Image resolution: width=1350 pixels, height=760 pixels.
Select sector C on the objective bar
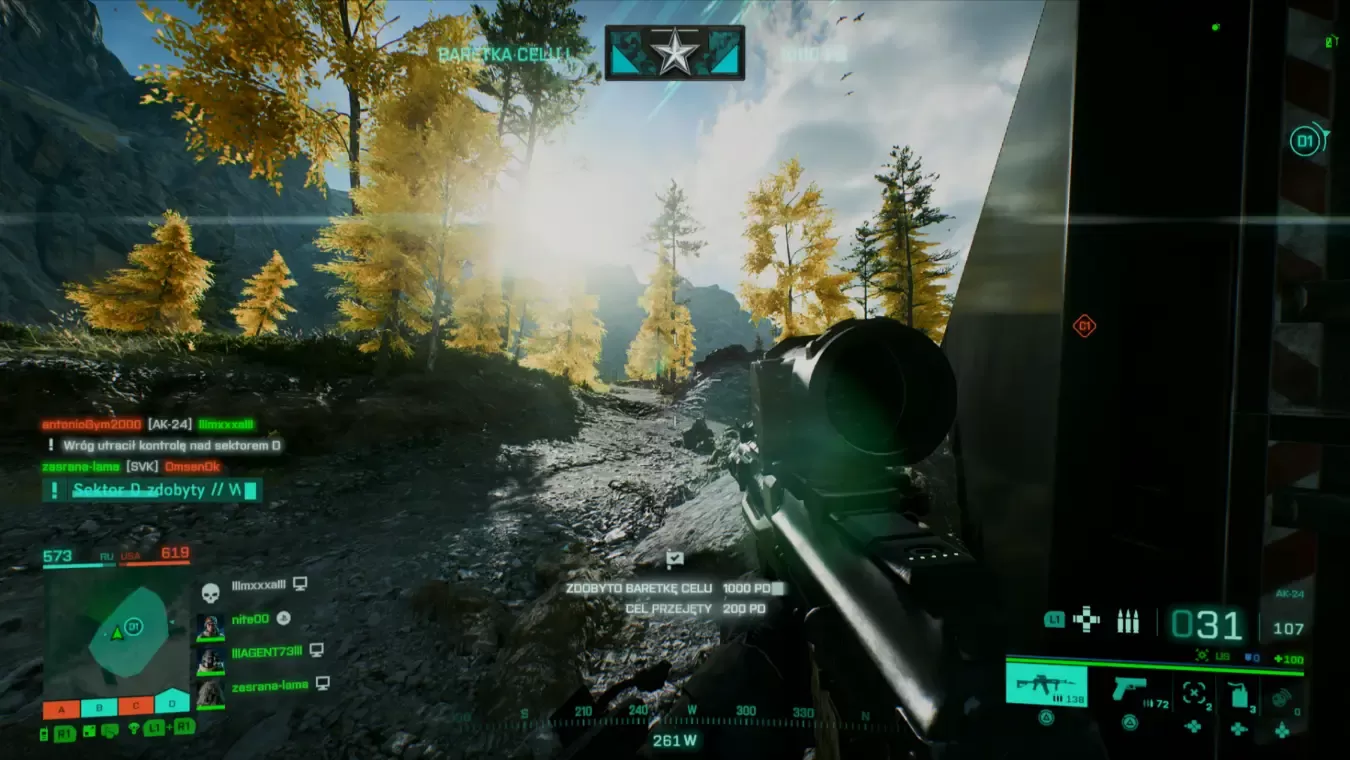(136, 708)
